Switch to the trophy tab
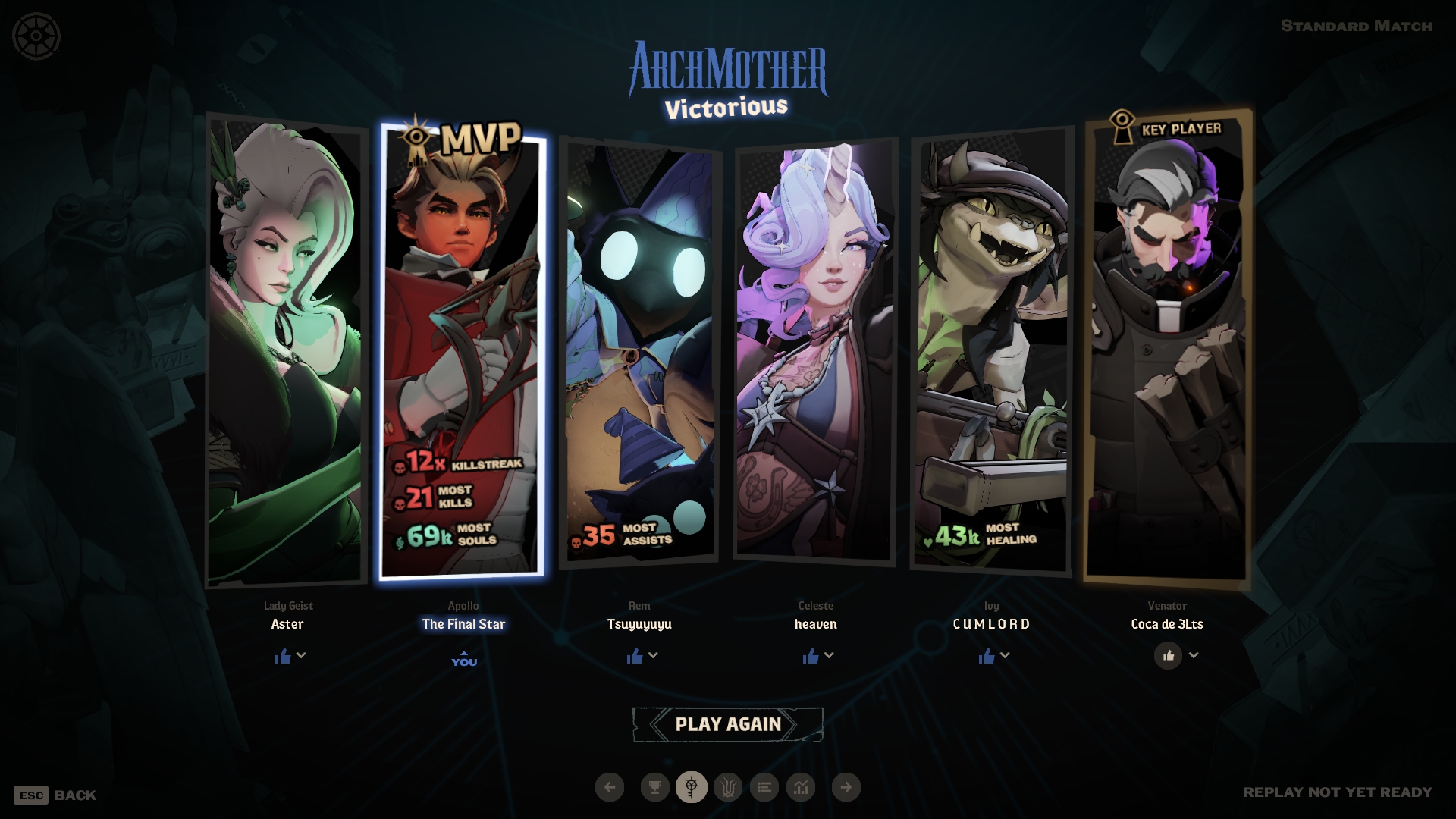The image size is (1456, 819). (x=654, y=787)
